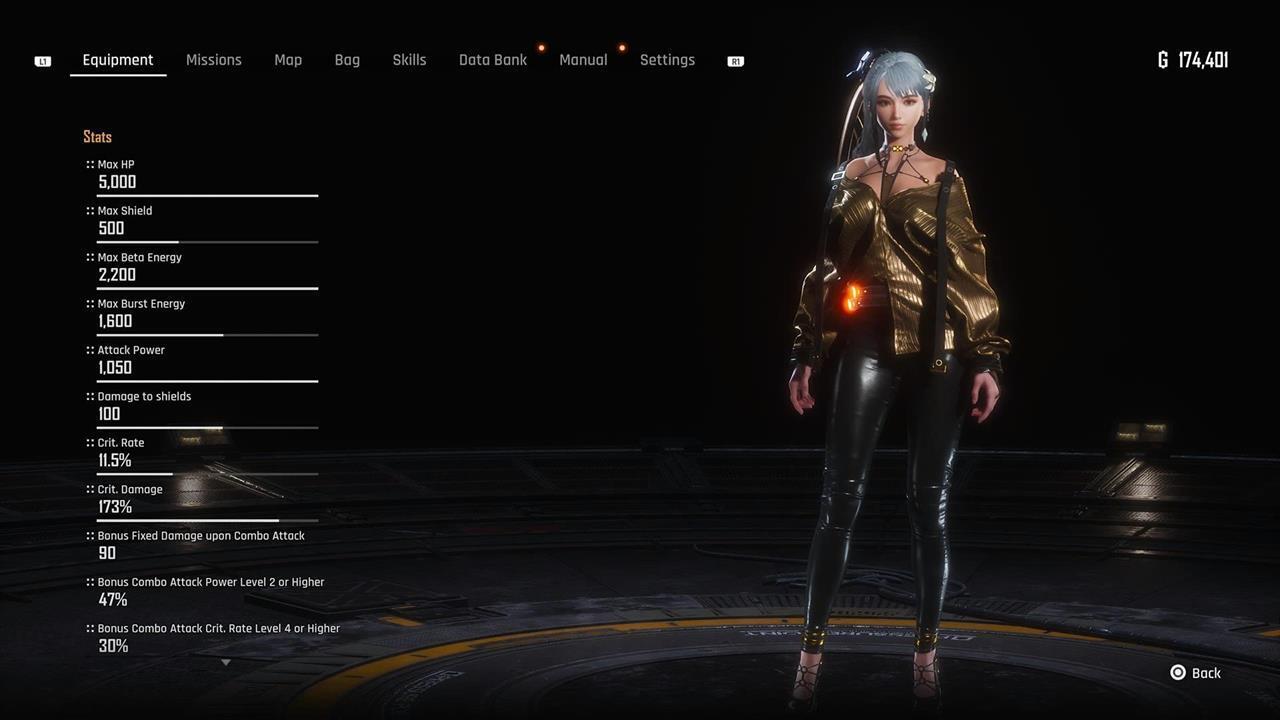Click the L1 shoulder button icon

pyautogui.click(x=42, y=60)
